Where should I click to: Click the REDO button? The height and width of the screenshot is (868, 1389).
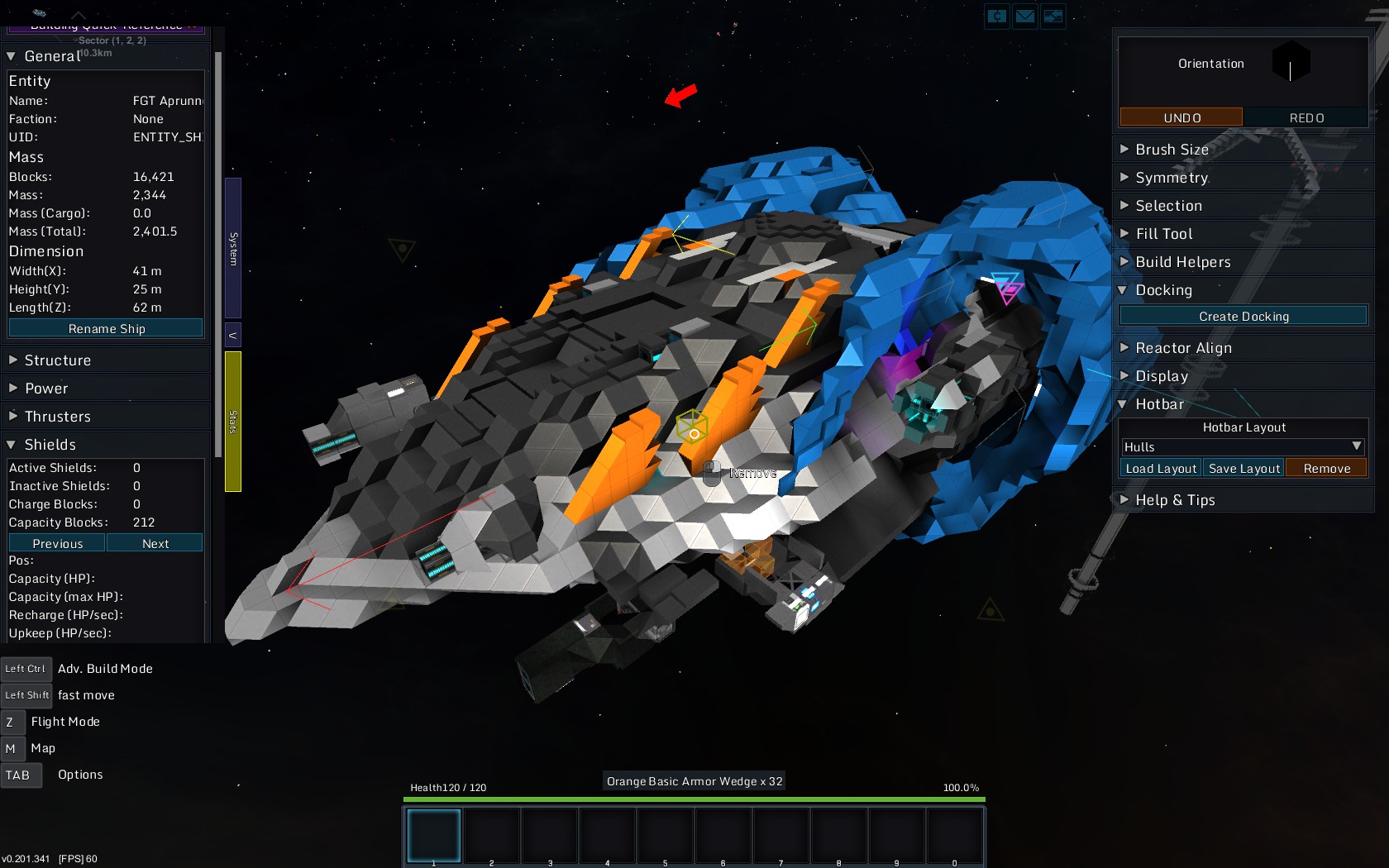1305,117
